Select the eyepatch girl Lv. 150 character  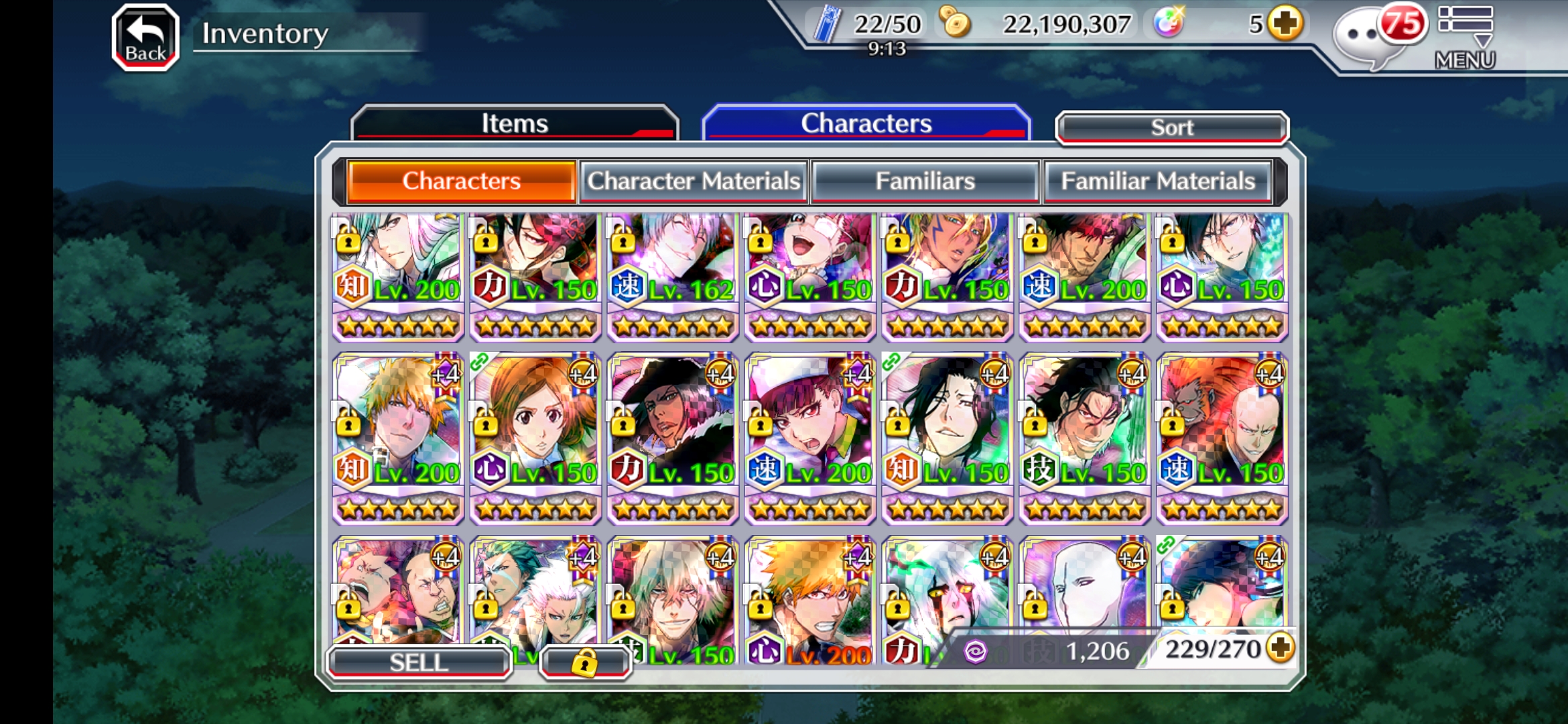coord(810,275)
